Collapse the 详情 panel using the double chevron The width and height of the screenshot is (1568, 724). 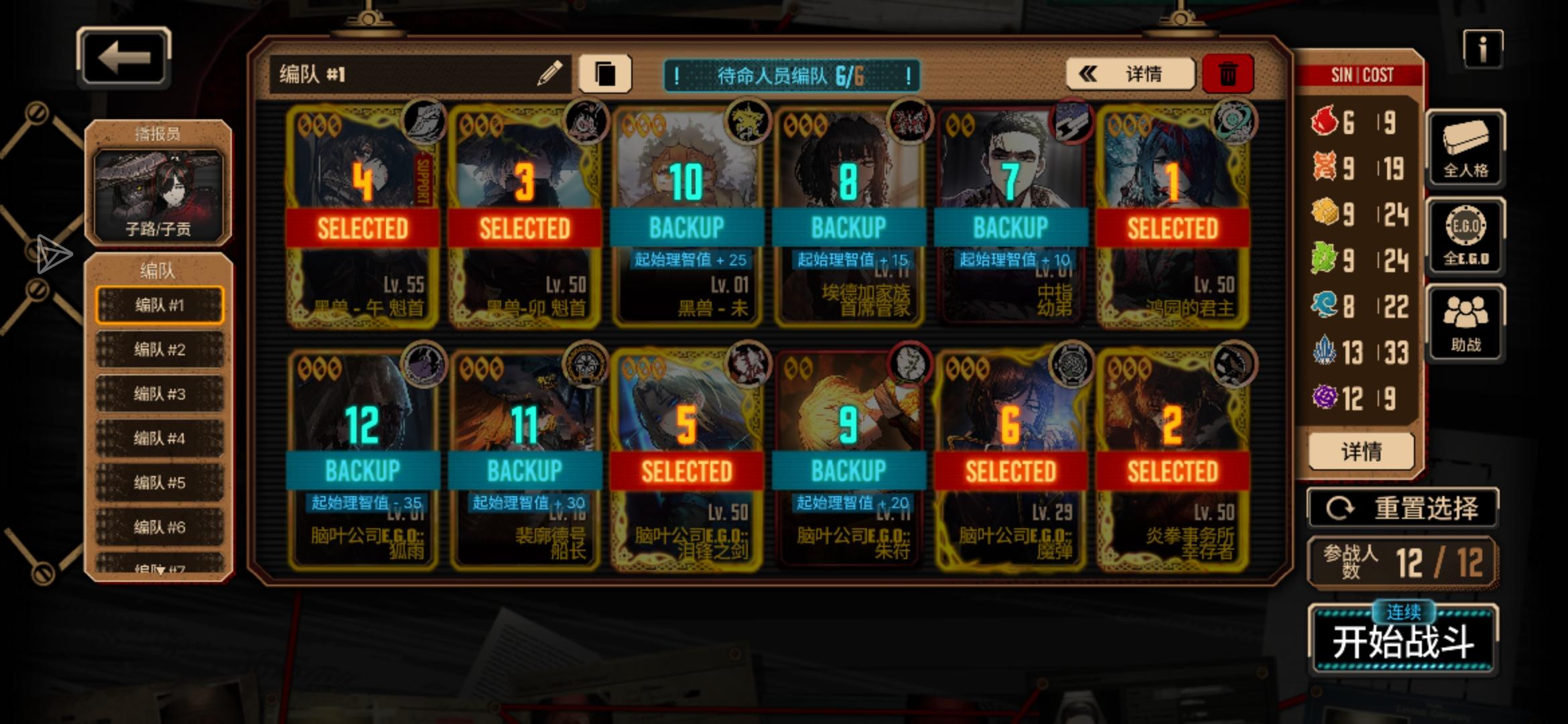pyautogui.click(x=1088, y=74)
